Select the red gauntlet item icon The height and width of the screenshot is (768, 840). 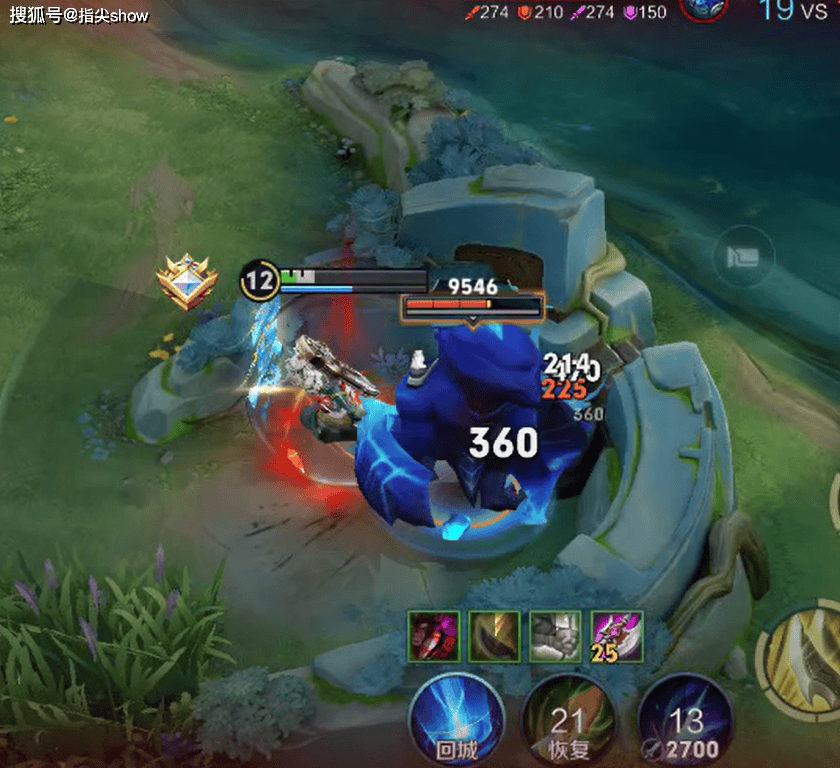tap(434, 636)
